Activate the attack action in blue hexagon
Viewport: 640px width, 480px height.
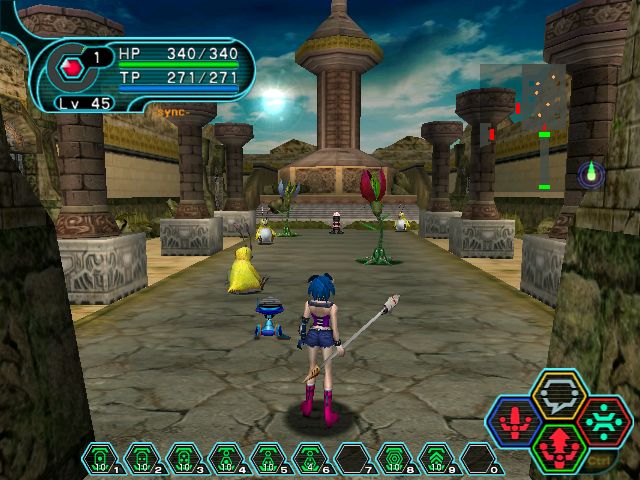click(x=515, y=421)
